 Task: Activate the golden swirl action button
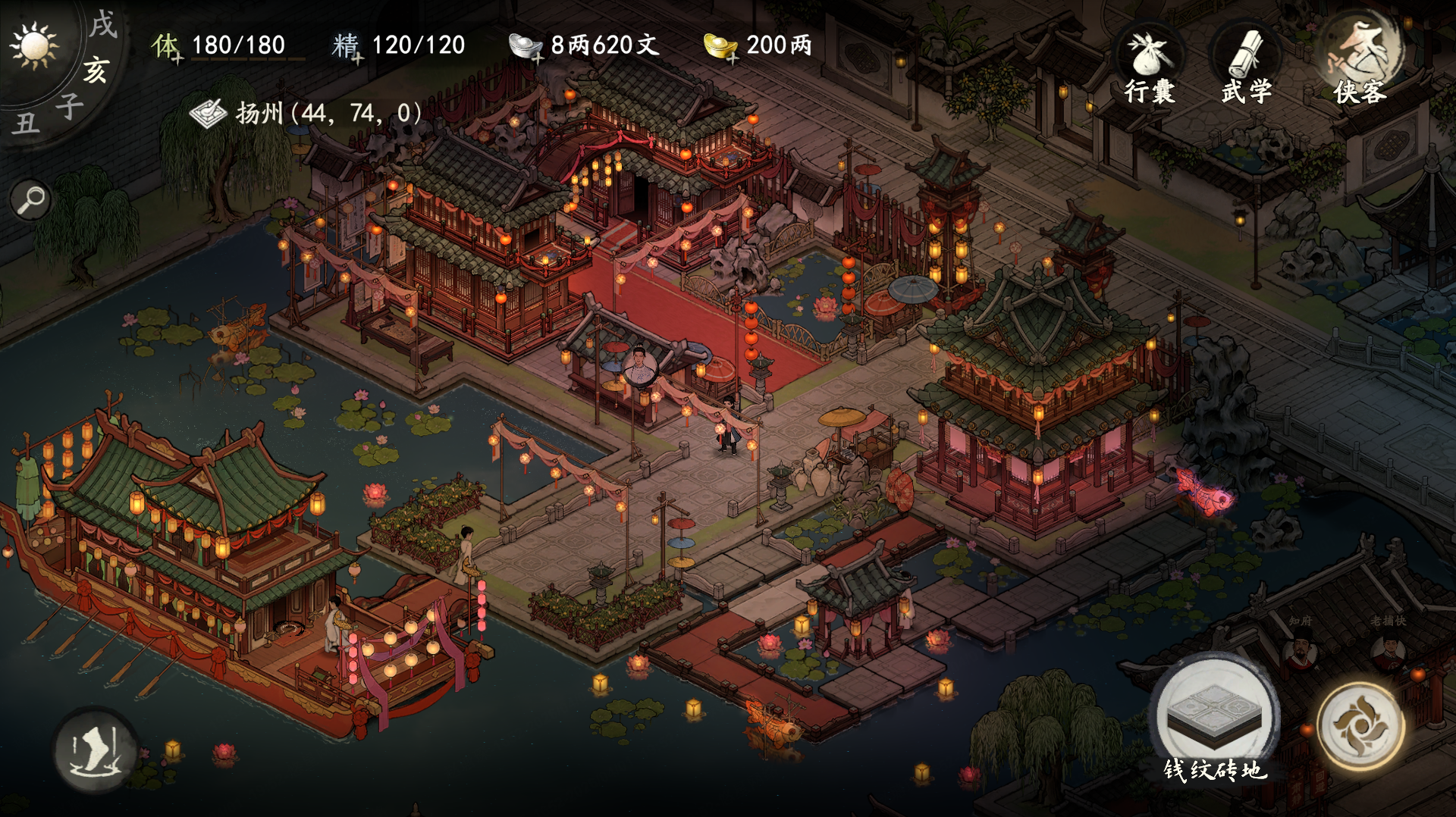coord(1360,725)
